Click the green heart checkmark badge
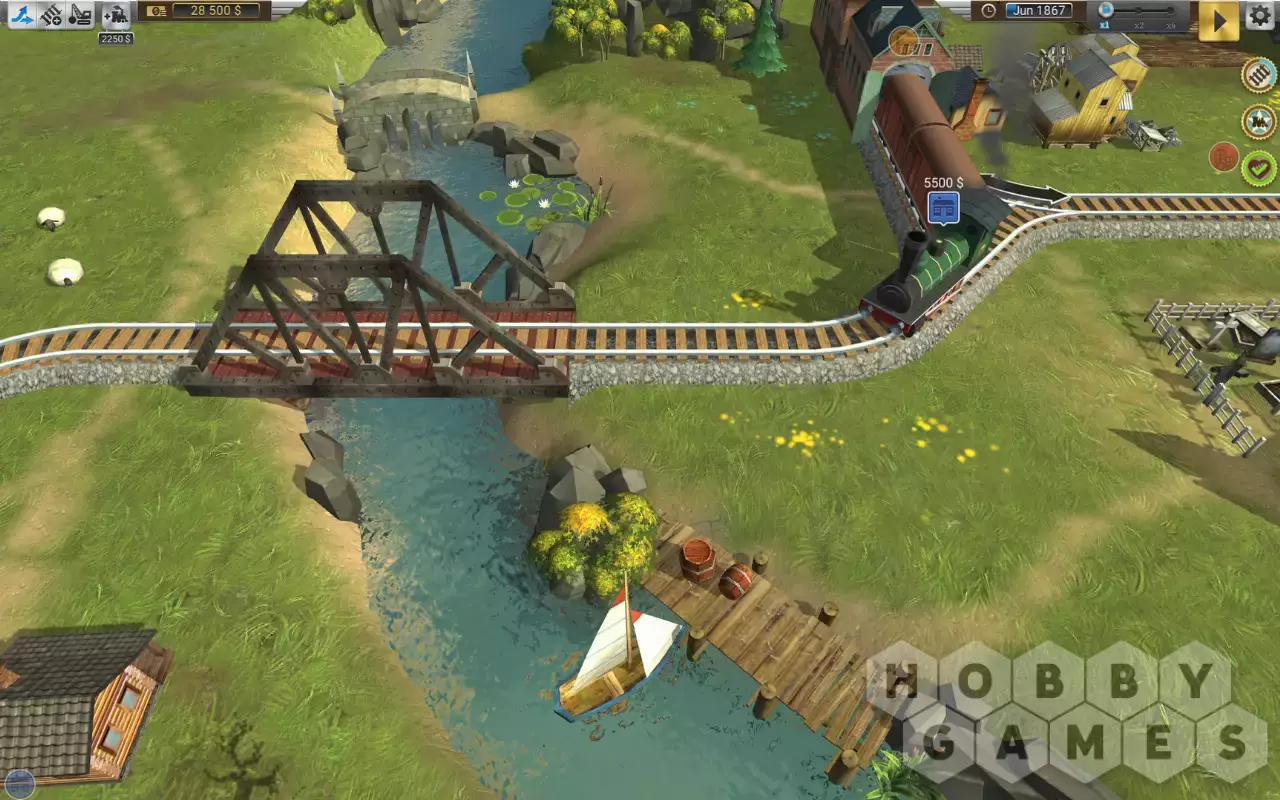Screen dimensions: 1280x800 (x=1259, y=167)
